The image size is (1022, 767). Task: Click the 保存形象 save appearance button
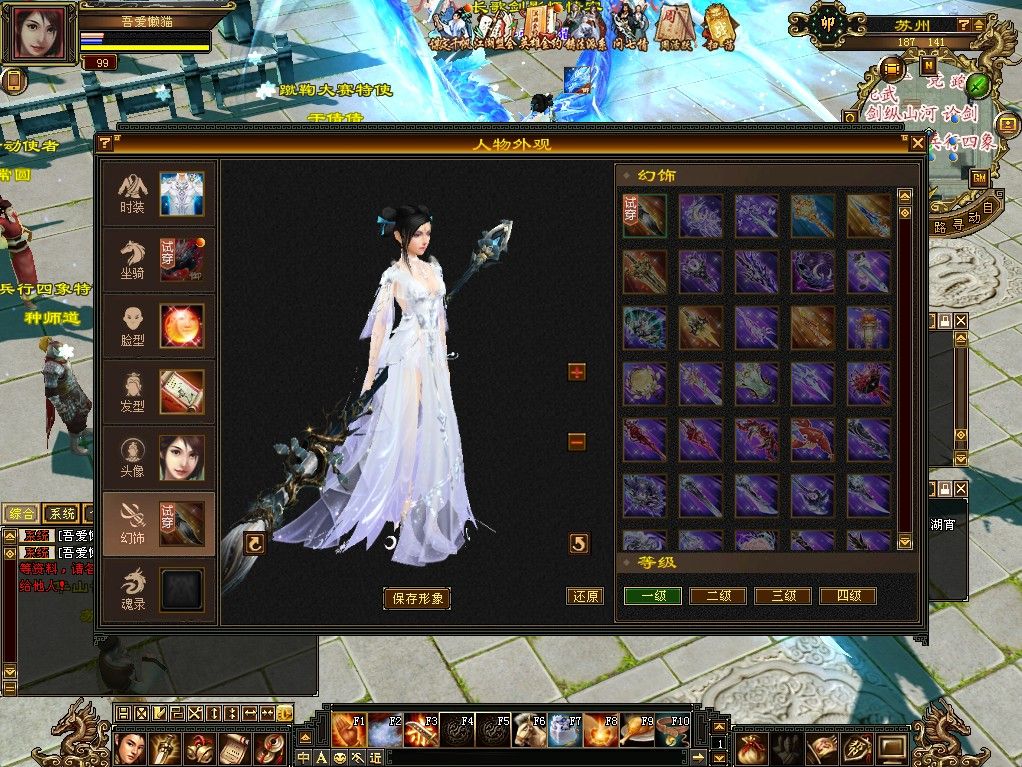click(417, 599)
